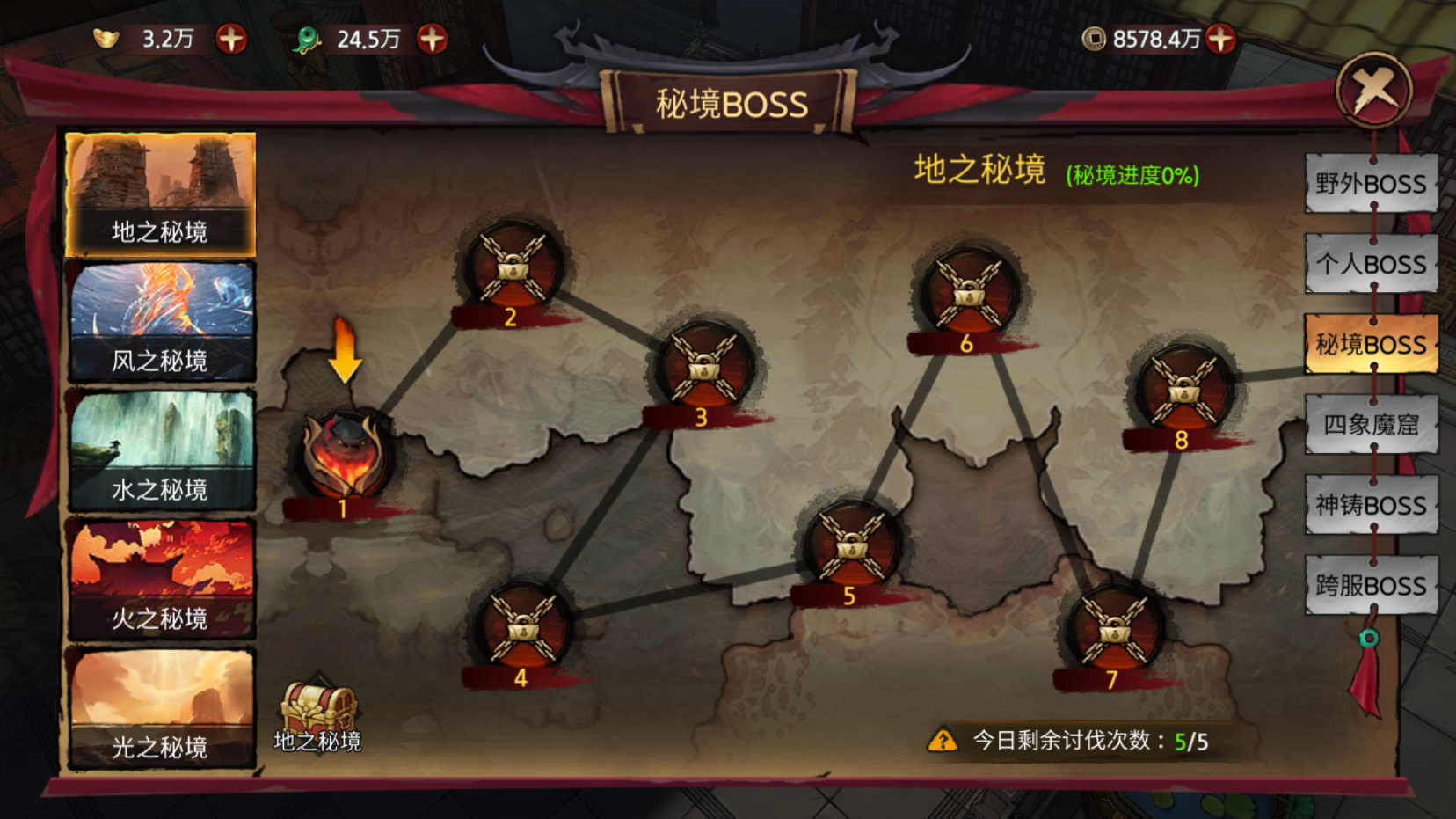The image size is (1456, 819).
Task: Select the 光之秘境 realm
Action: tap(161, 709)
